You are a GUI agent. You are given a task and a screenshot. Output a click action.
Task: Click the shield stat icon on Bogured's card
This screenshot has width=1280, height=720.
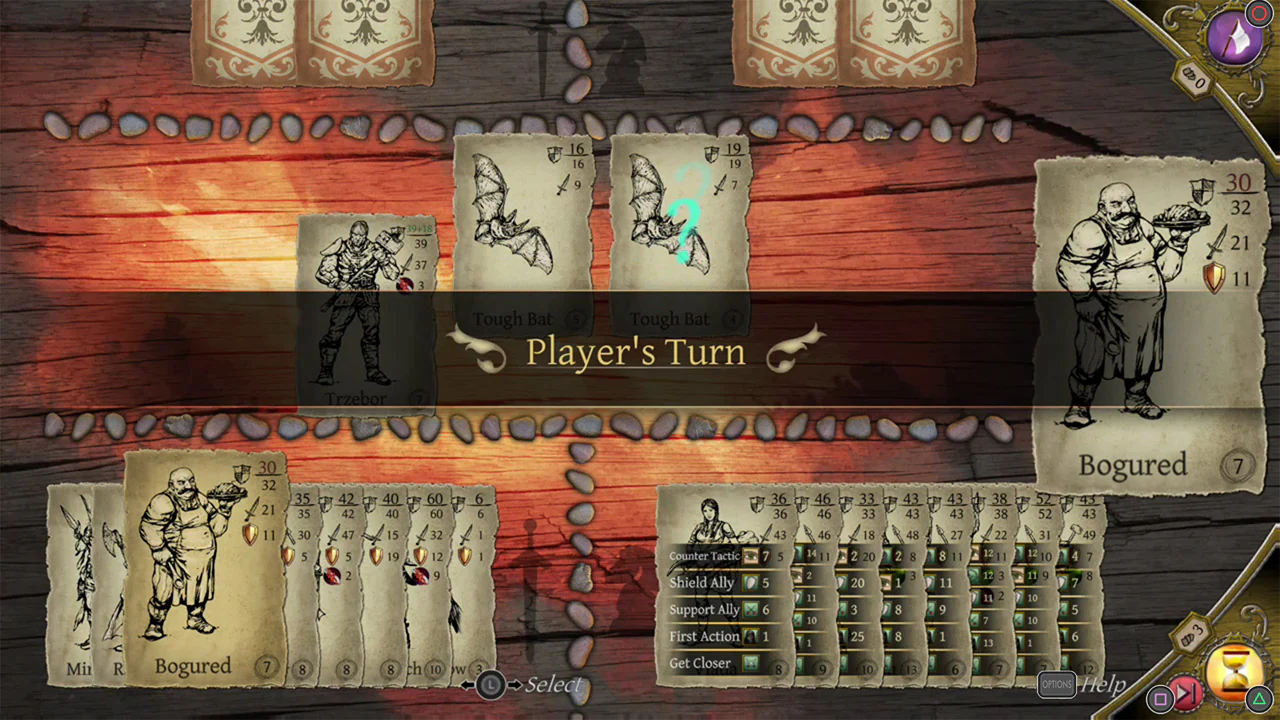1214,279
